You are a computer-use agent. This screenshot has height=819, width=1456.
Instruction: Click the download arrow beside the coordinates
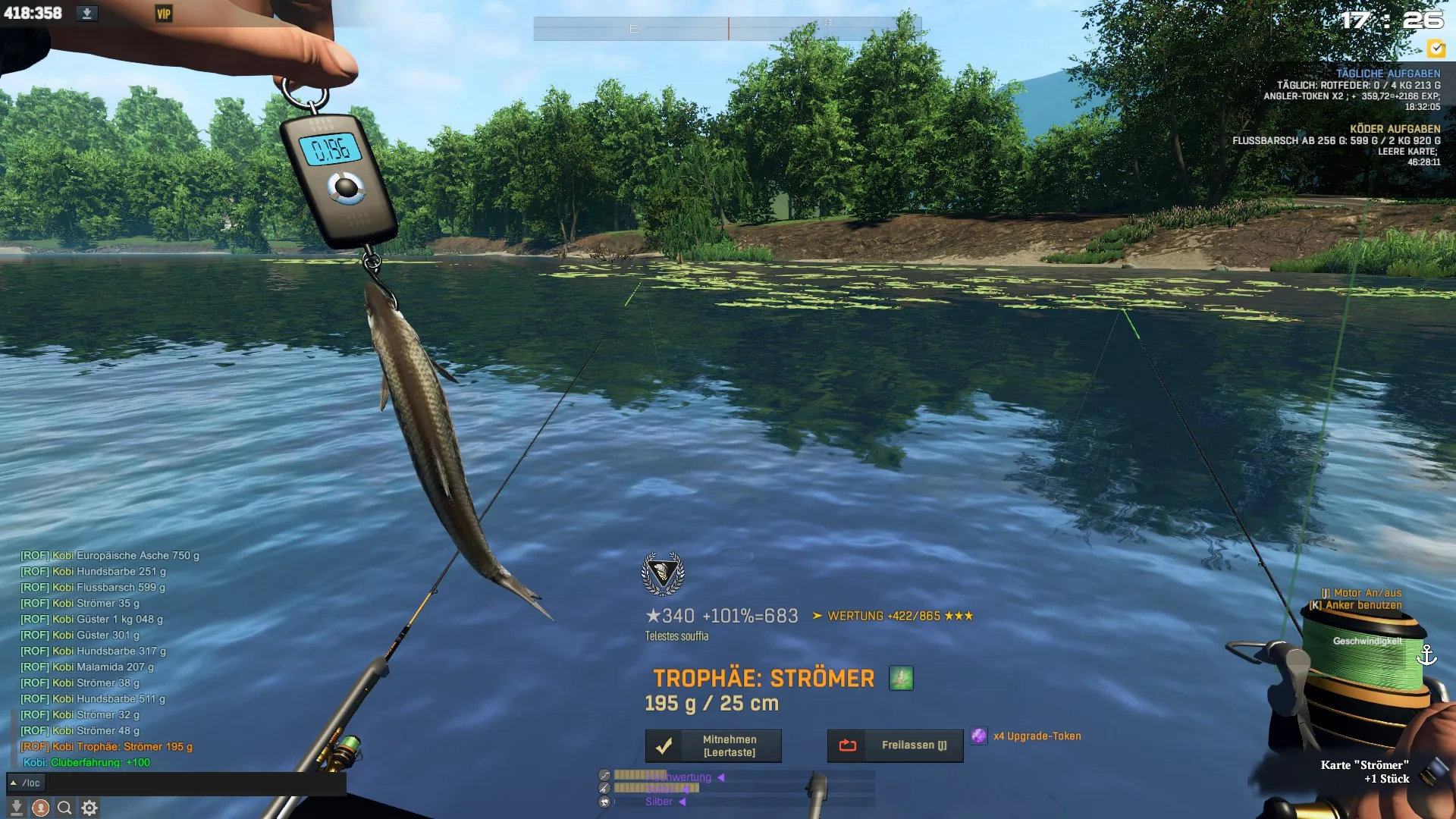pyautogui.click(x=87, y=14)
